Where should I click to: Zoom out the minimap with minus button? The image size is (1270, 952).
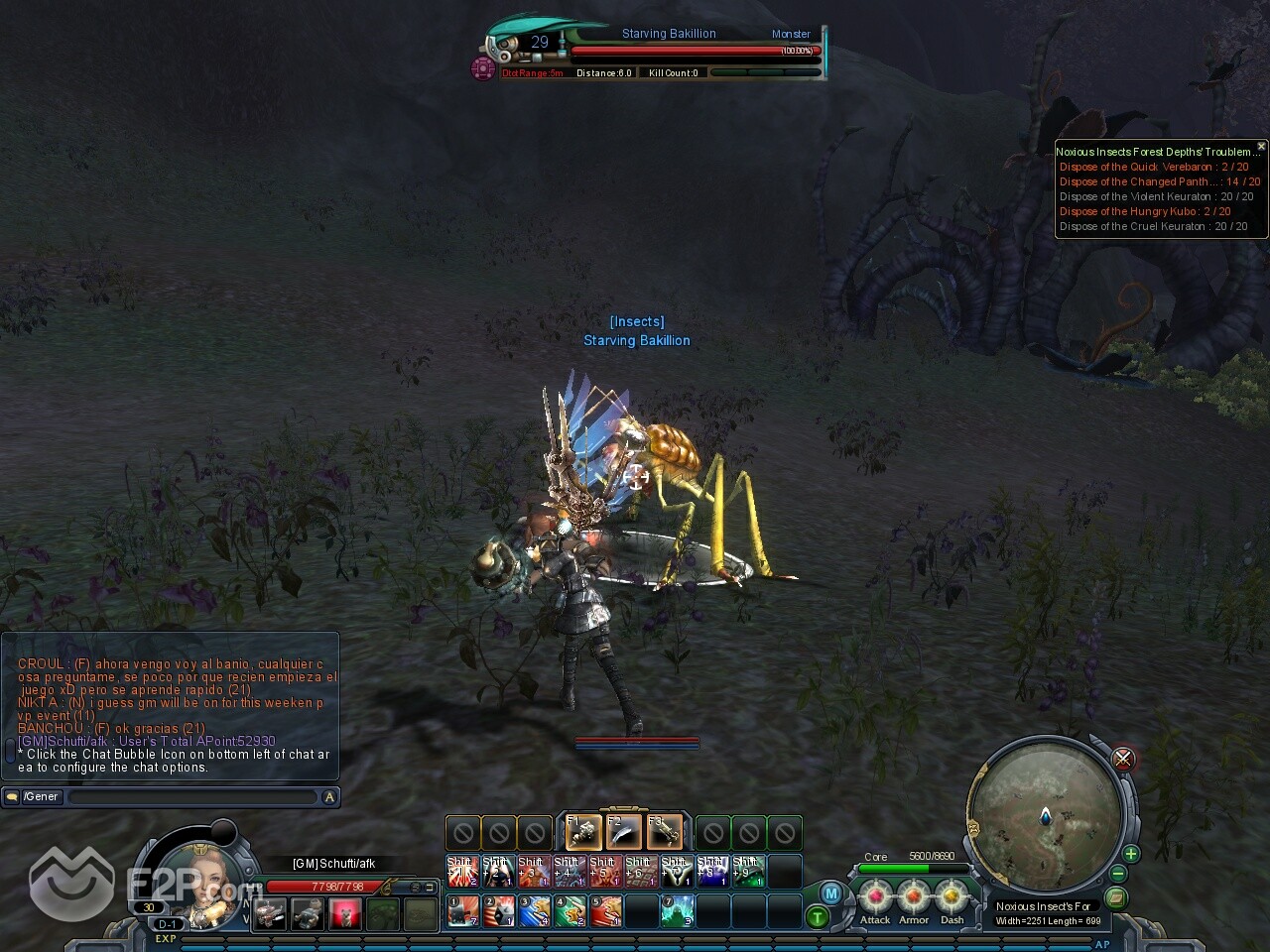point(1118,875)
